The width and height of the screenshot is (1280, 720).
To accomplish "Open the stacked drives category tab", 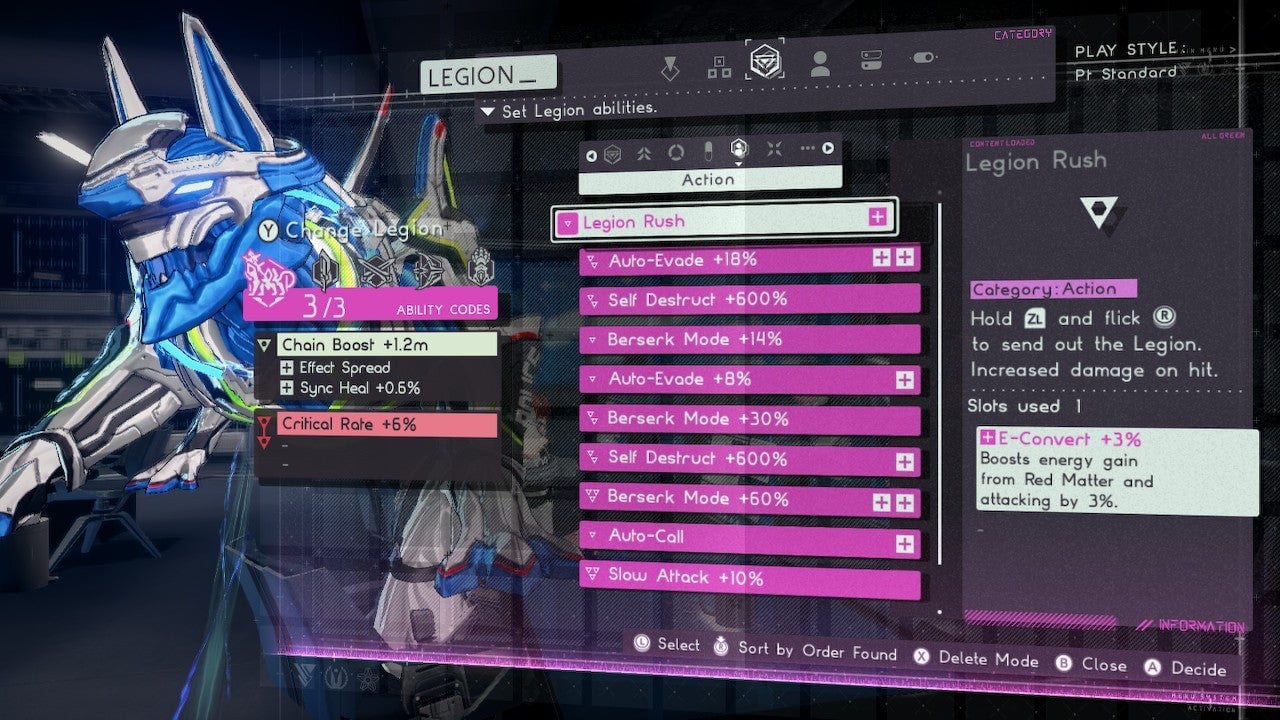I will coord(871,61).
